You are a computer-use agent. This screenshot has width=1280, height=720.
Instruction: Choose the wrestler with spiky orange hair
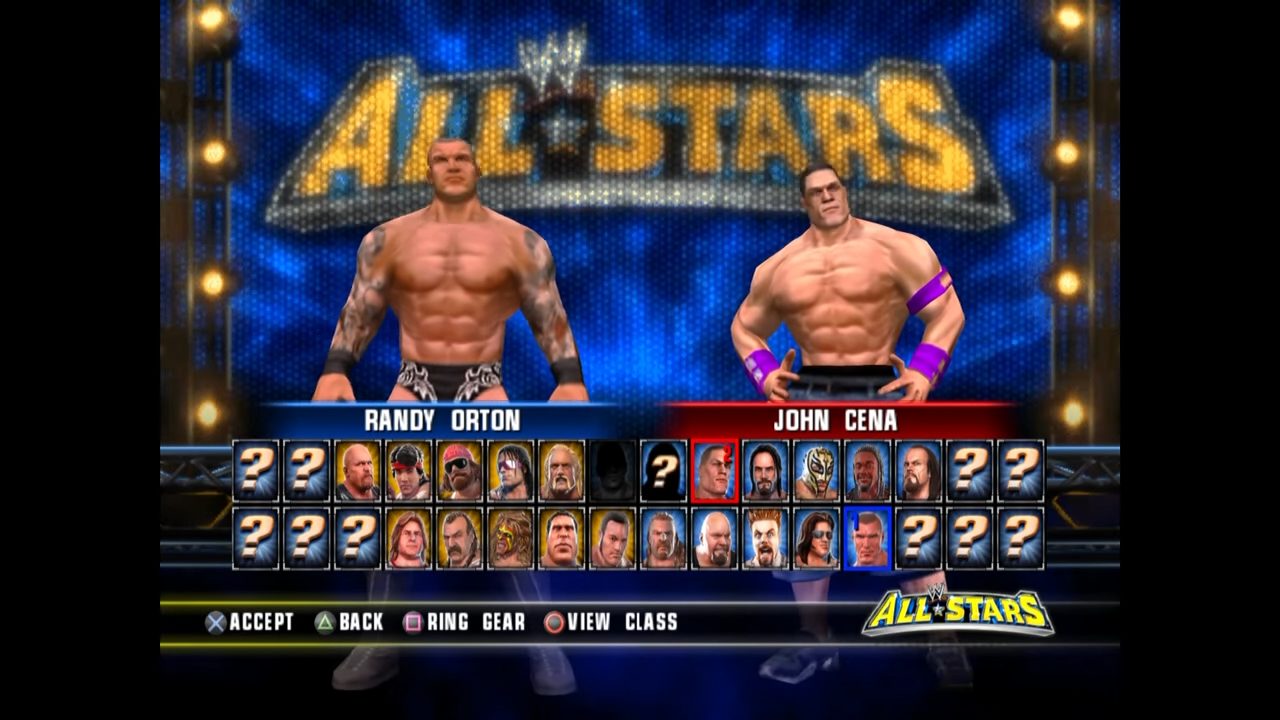coord(766,538)
